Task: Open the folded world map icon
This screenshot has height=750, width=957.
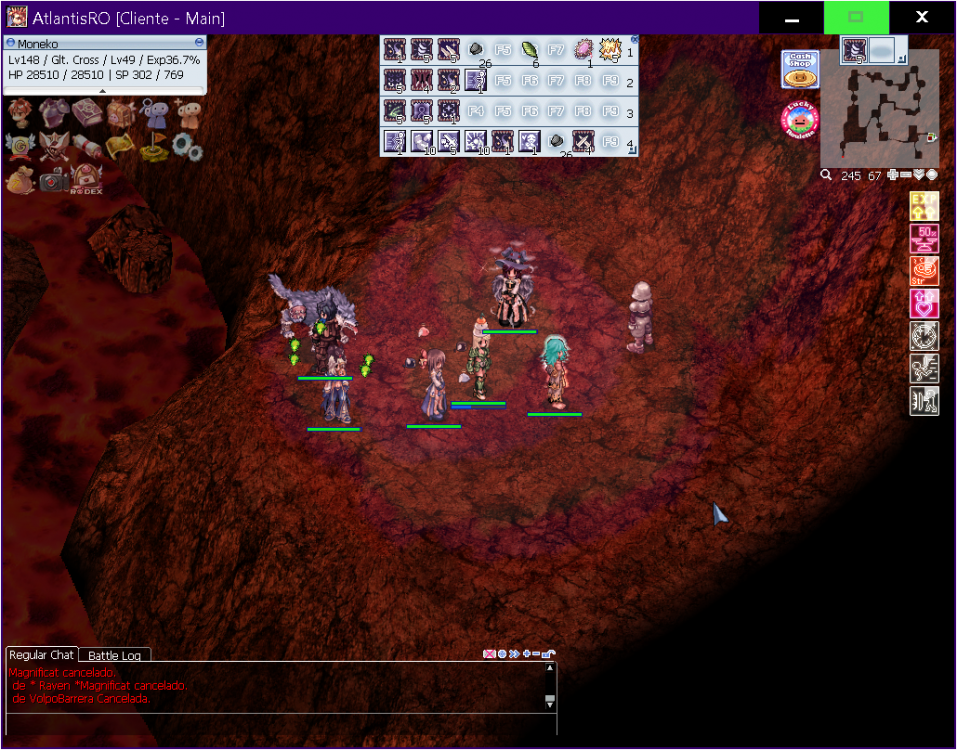Action: click(121, 146)
